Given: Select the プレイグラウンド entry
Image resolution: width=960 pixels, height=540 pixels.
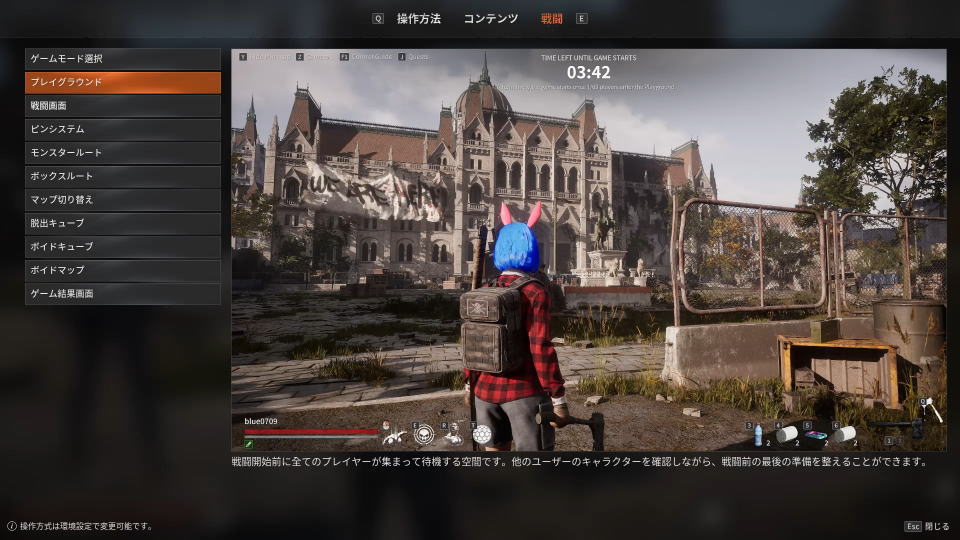Looking at the screenshot, I should pos(122,82).
